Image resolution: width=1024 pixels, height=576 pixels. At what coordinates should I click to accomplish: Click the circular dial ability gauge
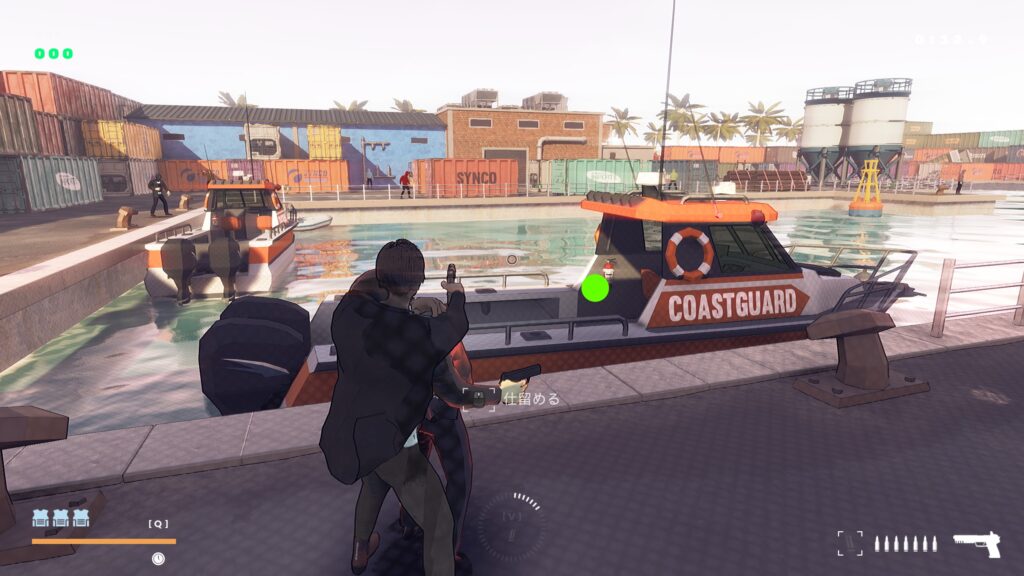[511, 522]
